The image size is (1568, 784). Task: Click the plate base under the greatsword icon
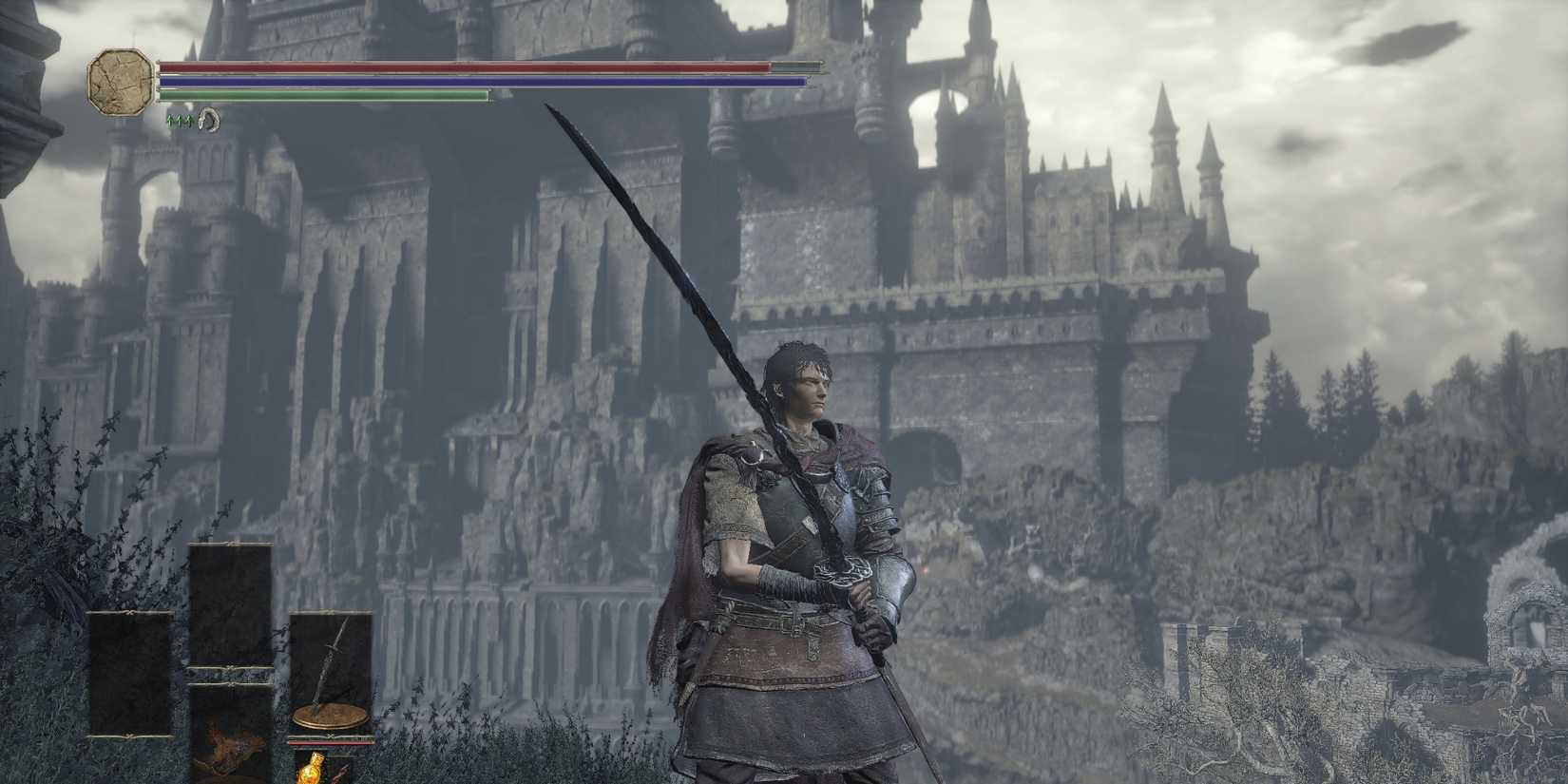(330, 716)
